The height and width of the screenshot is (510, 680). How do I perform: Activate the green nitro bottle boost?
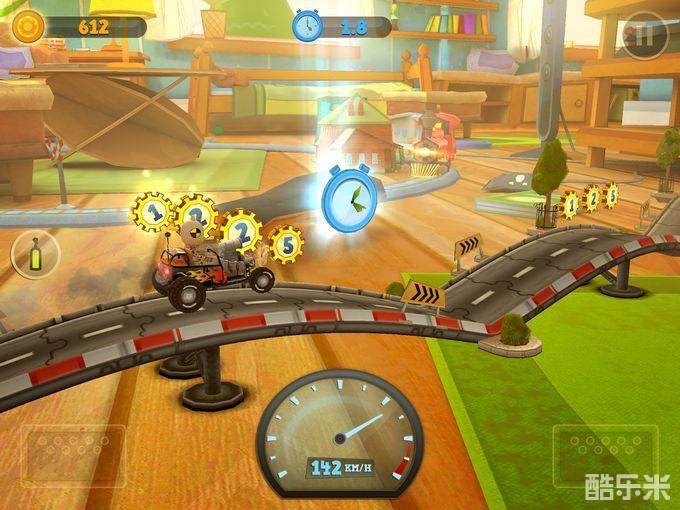[x=36, y=254]
